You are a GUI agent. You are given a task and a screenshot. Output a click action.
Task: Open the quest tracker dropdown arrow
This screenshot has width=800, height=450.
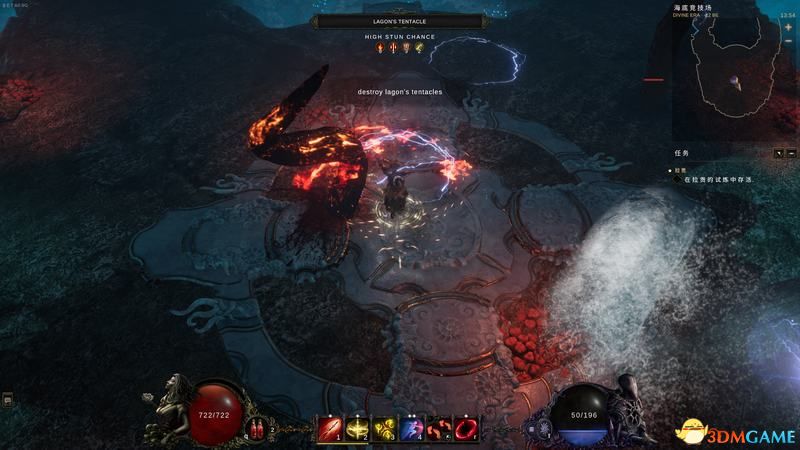coord(779,153)
